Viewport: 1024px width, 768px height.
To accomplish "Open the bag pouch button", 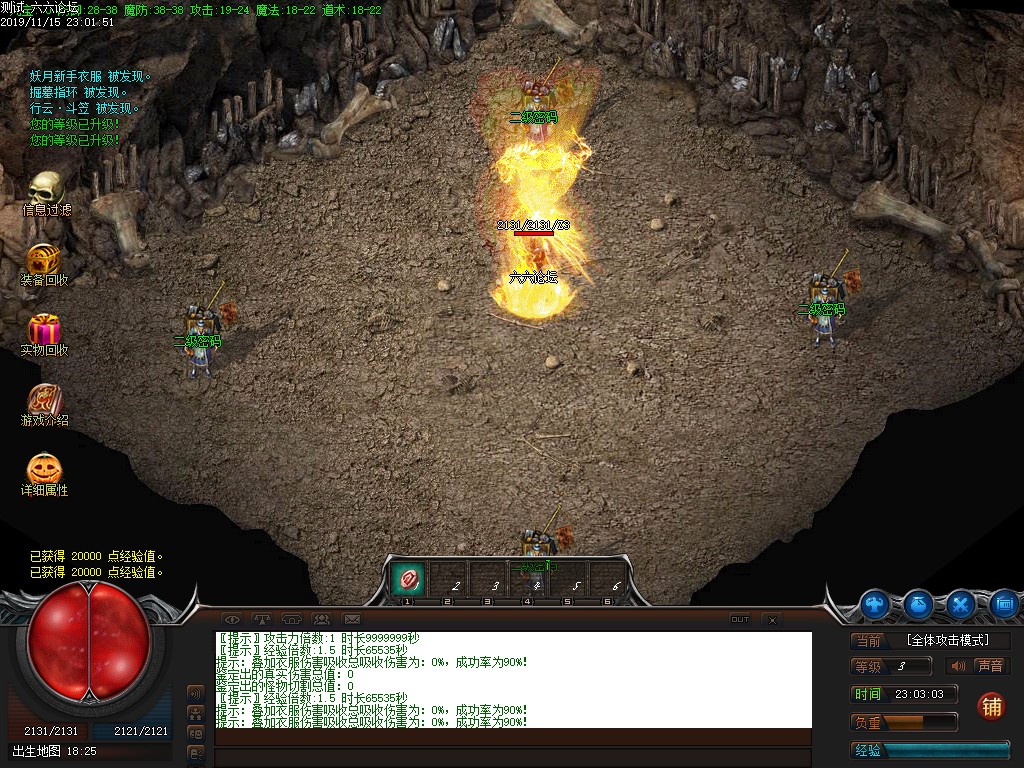I will click(919, 604).
